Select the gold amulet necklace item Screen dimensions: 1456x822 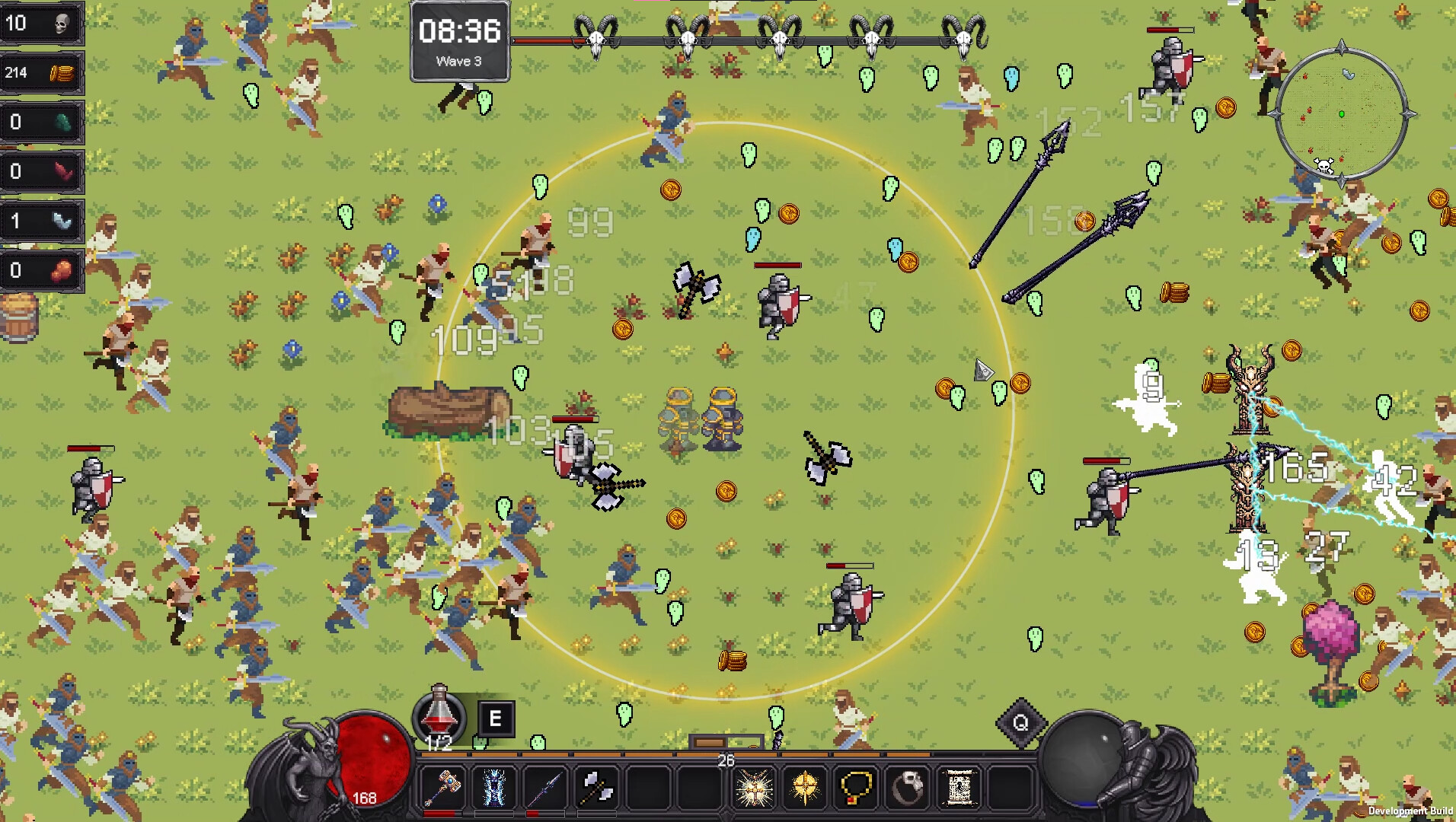[x=855, y=788]
